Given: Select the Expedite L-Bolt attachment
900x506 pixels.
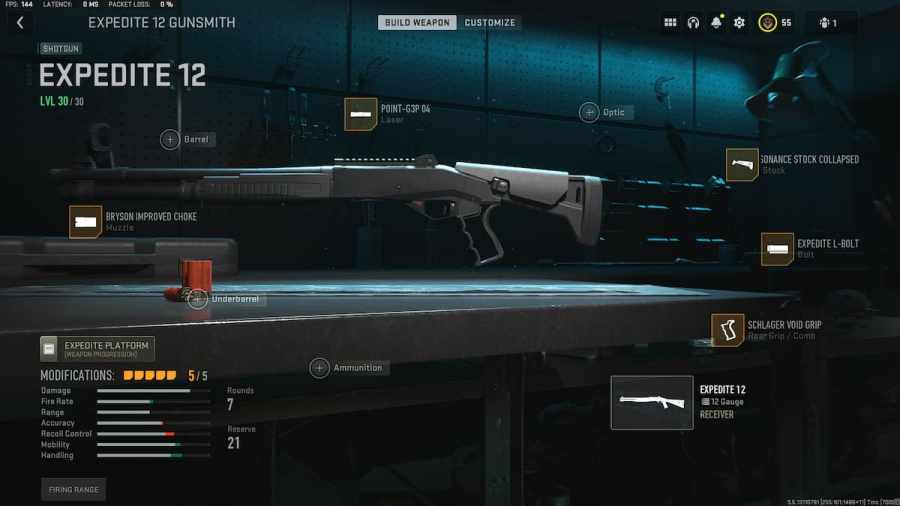Looking at the screenshot, I should (x=777, y=249).
